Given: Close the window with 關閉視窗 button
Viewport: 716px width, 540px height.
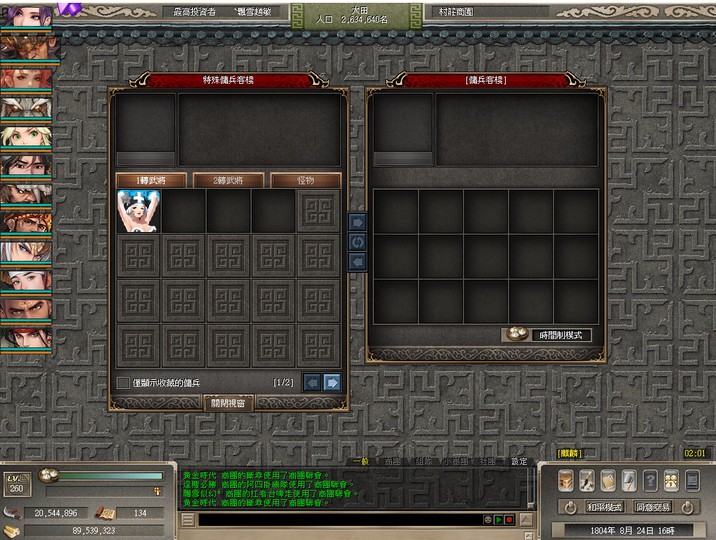Looking at the screenshot, I should click(230, 402).
